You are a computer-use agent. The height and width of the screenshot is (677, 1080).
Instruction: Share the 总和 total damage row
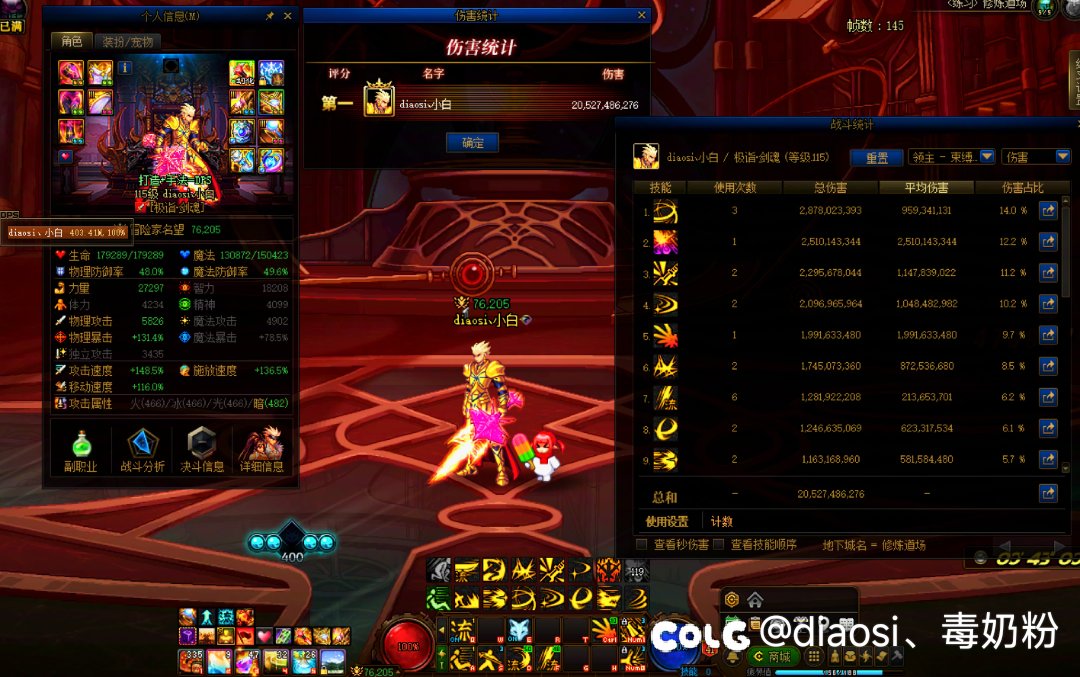(x=1048, y=493)
